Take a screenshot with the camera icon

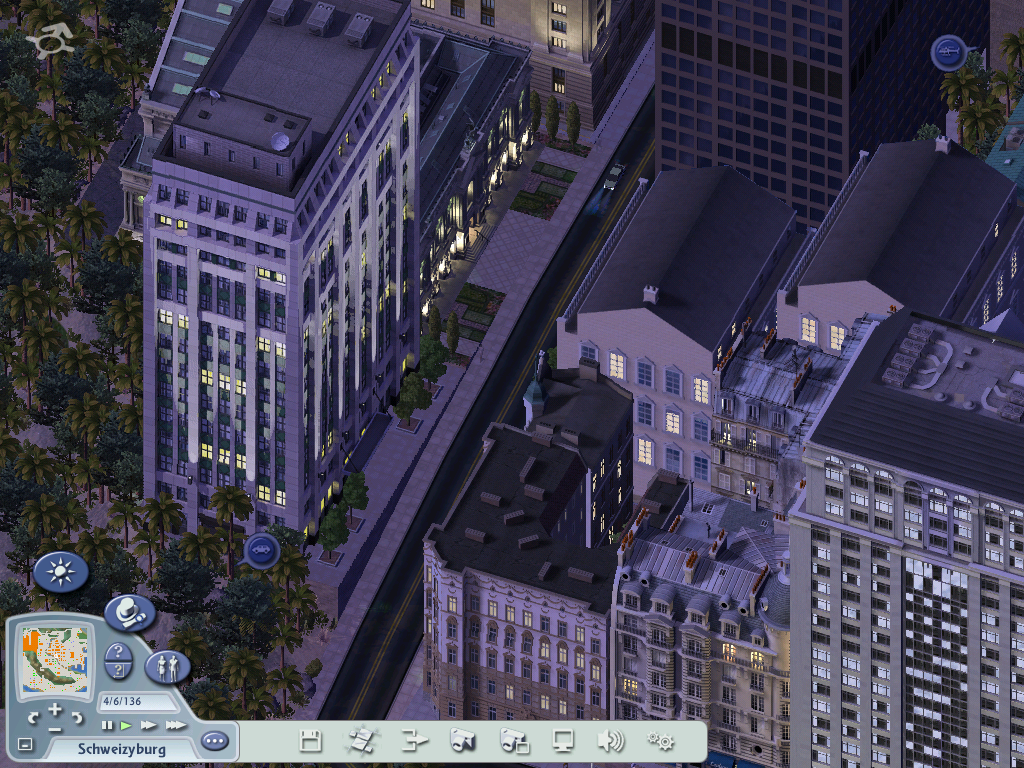461,741
